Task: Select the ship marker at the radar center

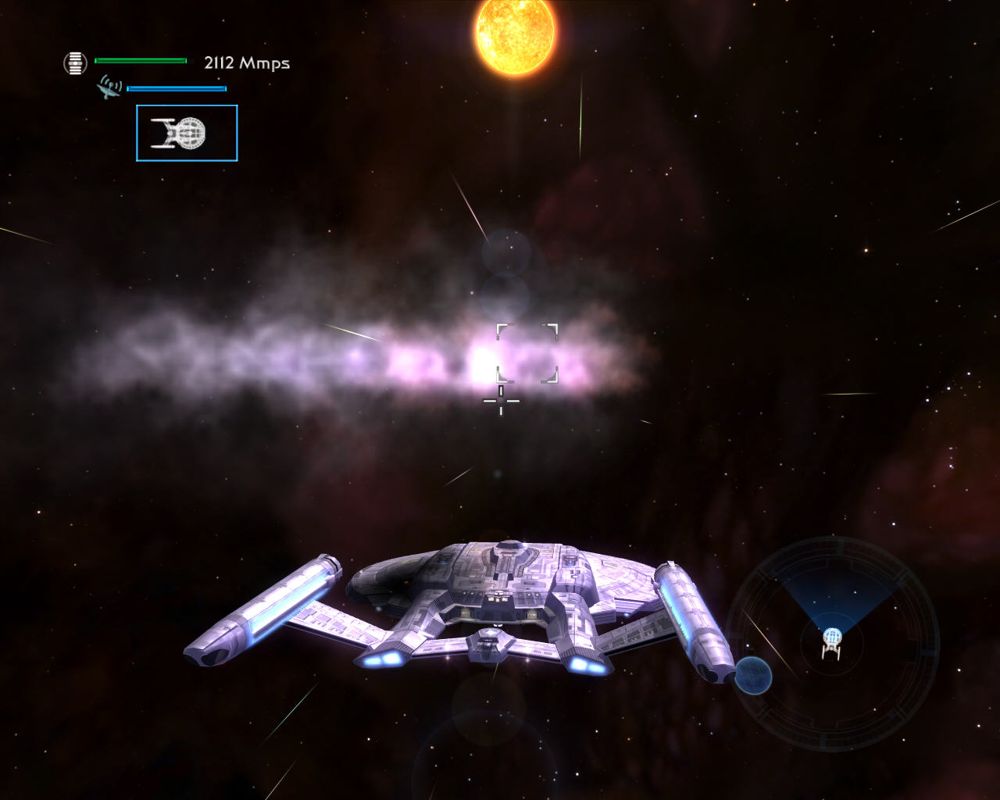Action: pos(831,642)
